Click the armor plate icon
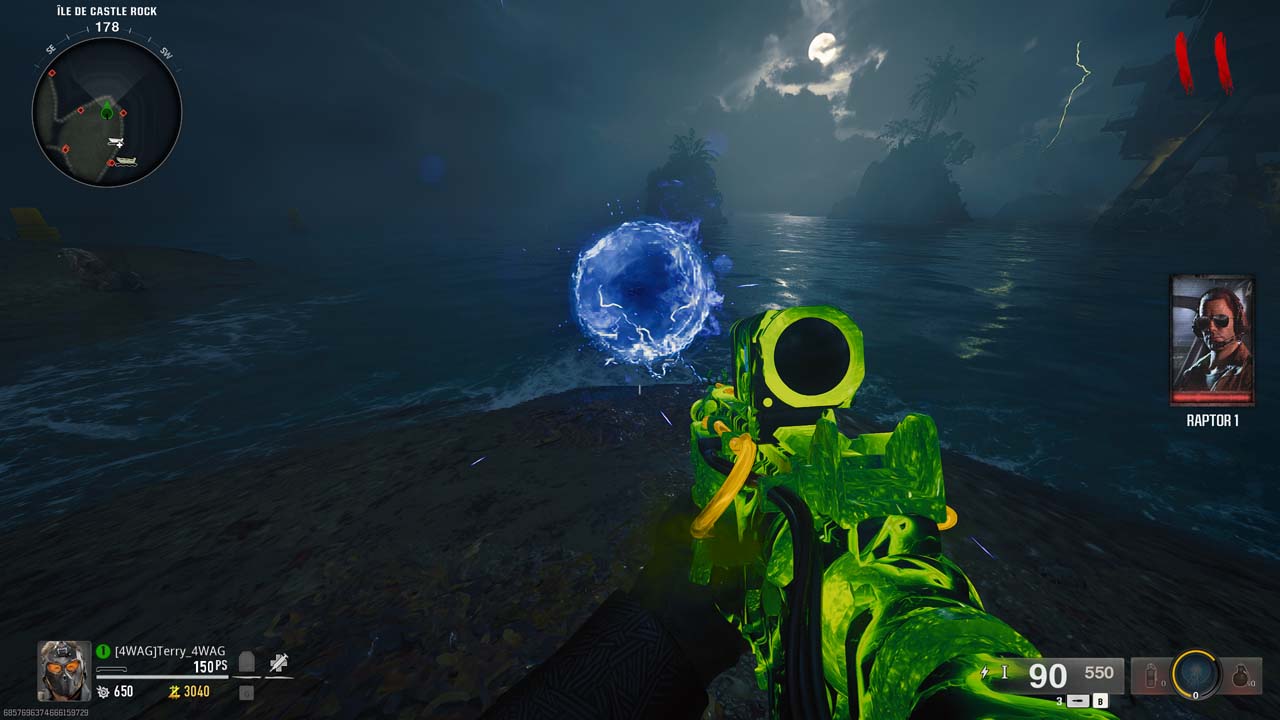Image resolution: width=1280 pixels, height=720 pixels. click(247, 662)
